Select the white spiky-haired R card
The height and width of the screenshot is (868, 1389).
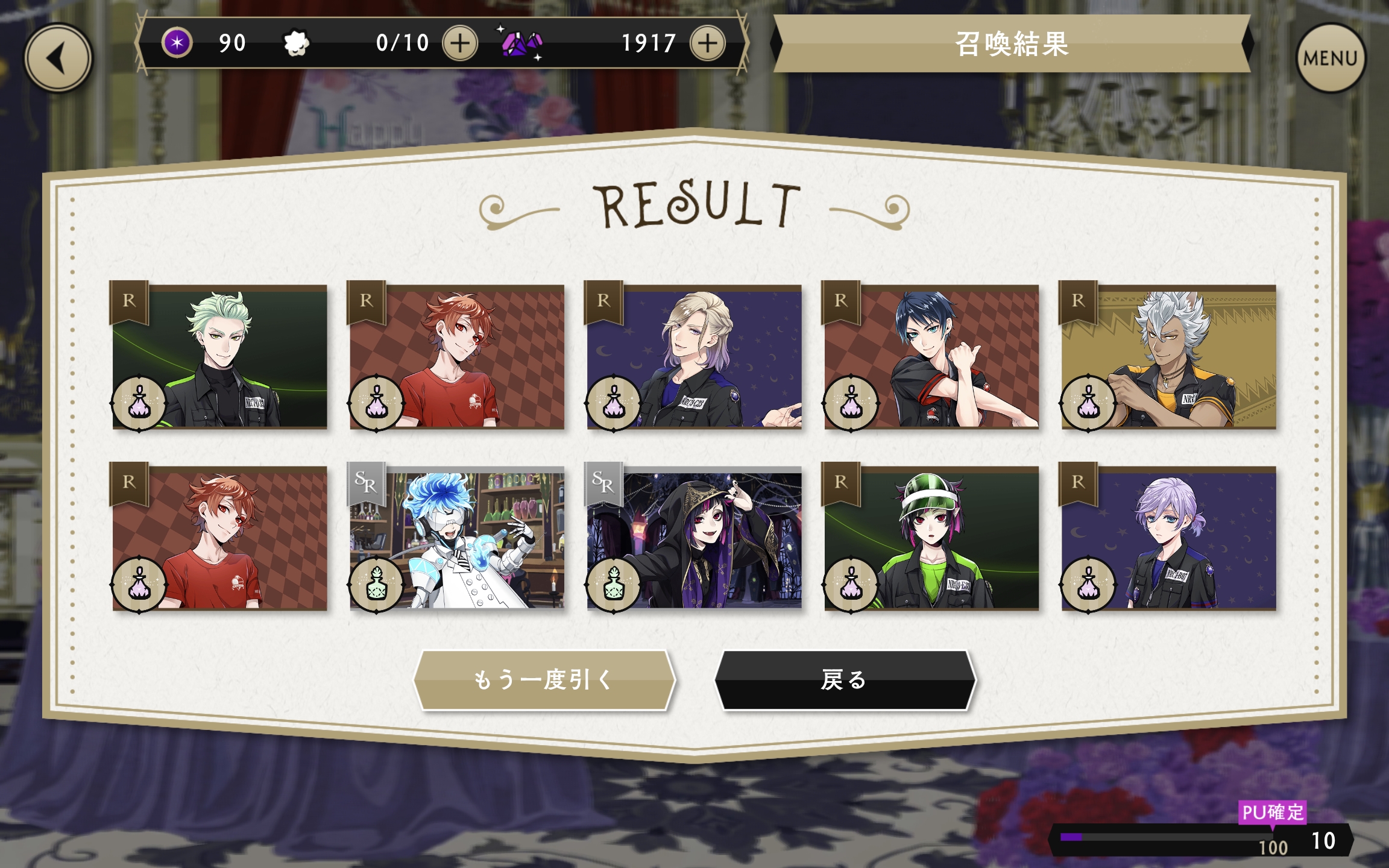(x=1168, y=357)
